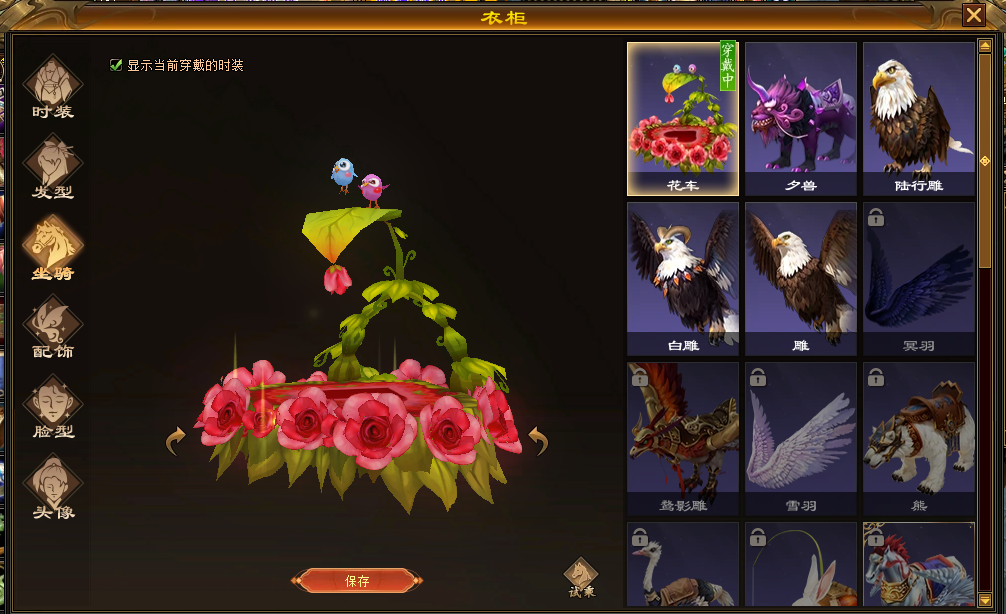
Task: Switch to the 时装 fashion tab
Action: [53, 87]
